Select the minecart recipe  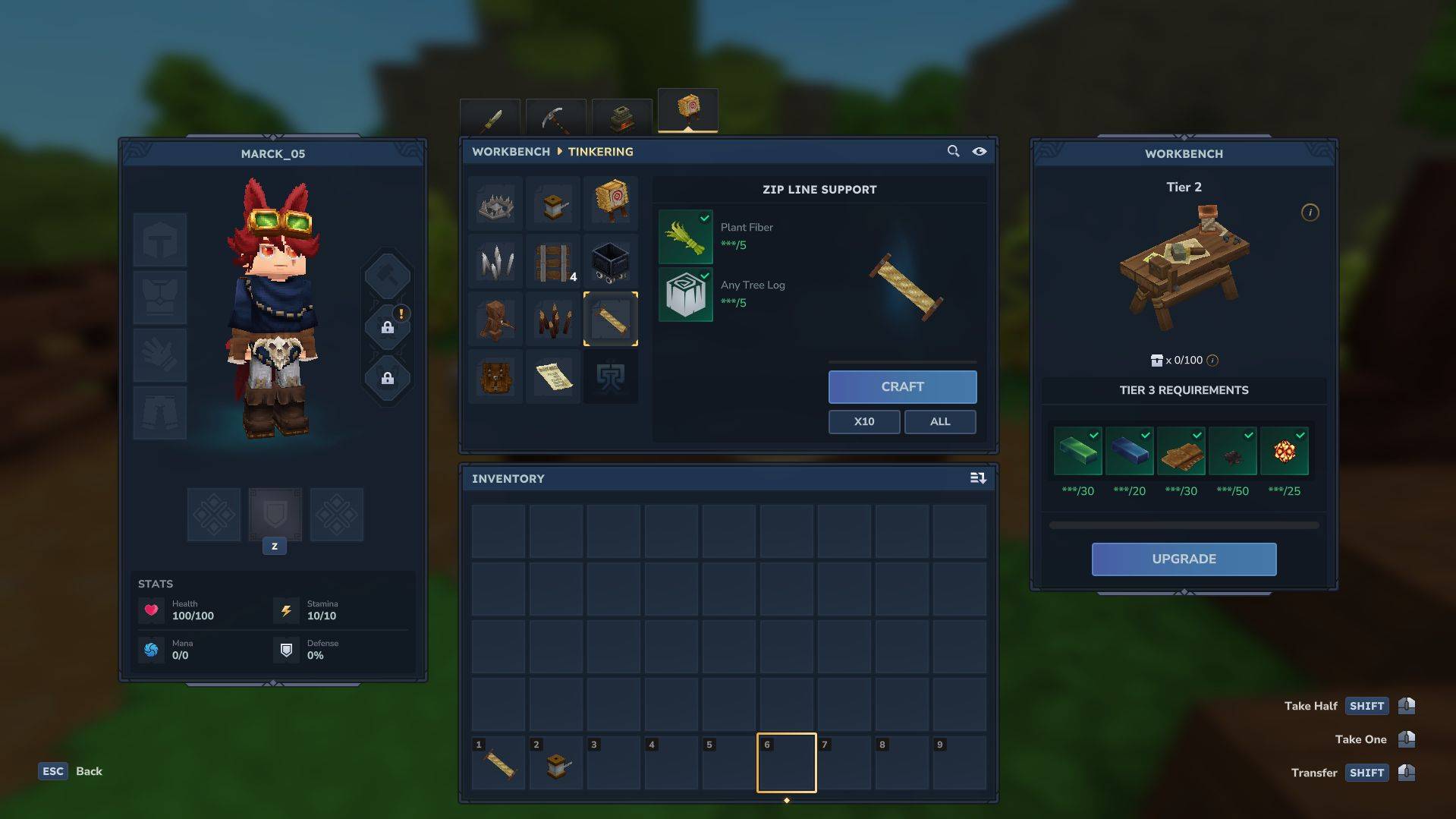(x=611, y=262)
